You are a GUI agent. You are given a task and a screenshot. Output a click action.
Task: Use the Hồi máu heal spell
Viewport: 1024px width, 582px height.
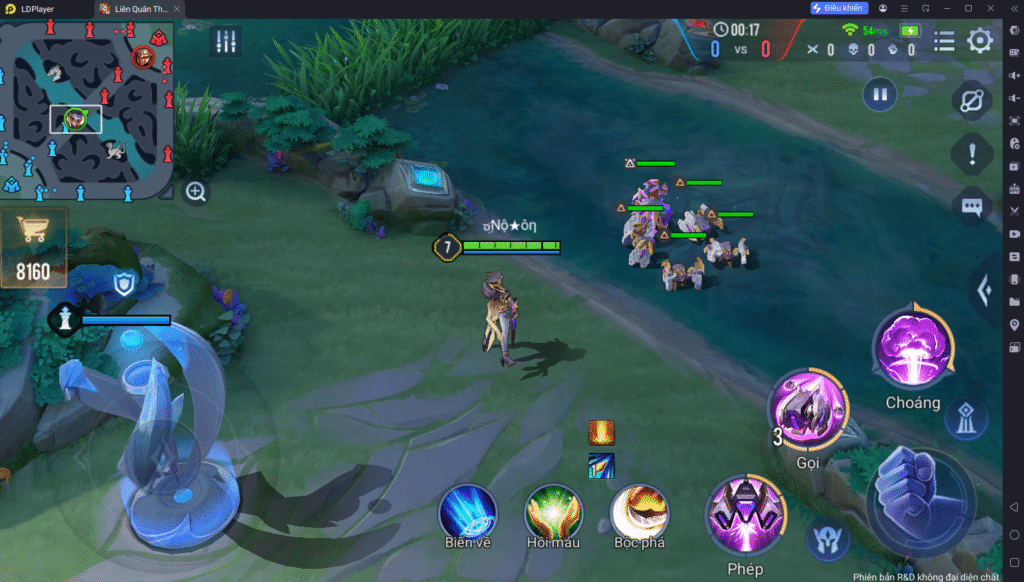(x=554, y=513)
